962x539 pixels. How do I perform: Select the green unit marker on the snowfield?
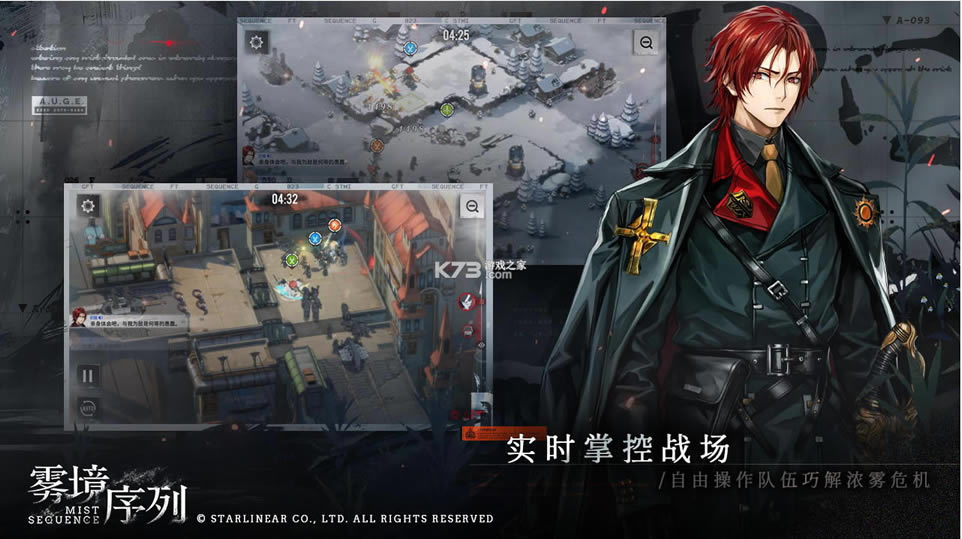coord(447,109)
